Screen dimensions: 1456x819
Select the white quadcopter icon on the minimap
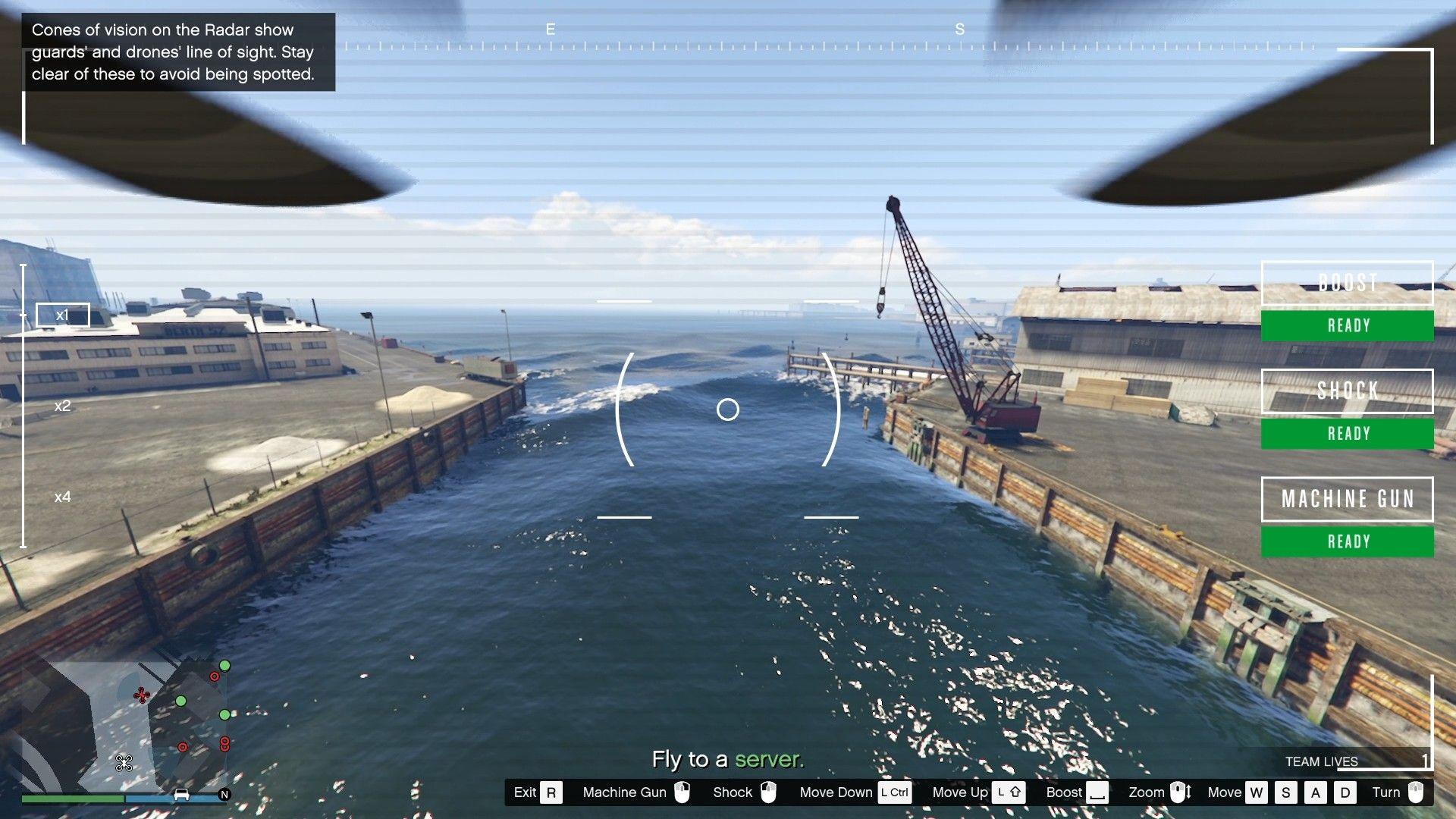124,763
